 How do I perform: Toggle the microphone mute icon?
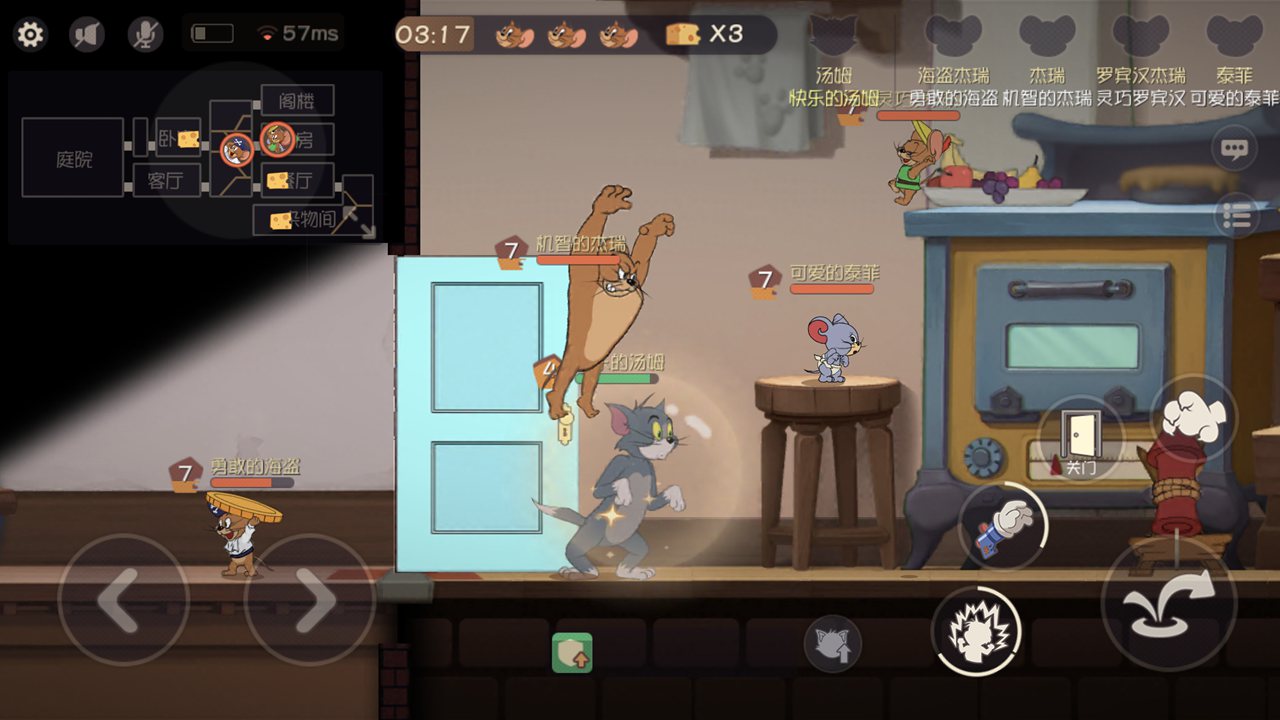[x=145, y=35]
